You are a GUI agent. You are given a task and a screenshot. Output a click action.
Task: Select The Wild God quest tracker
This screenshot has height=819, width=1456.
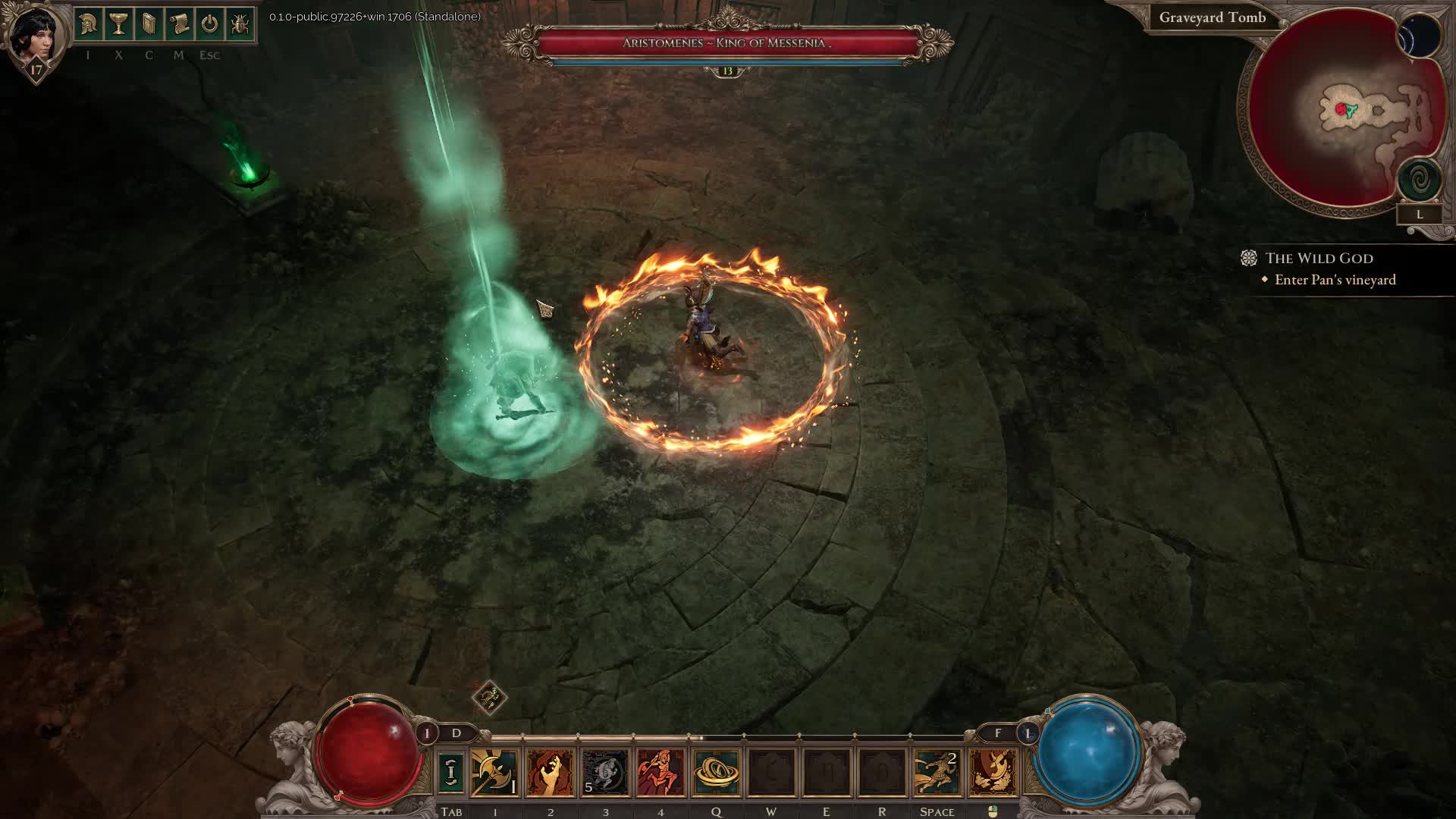[1319, 259]
